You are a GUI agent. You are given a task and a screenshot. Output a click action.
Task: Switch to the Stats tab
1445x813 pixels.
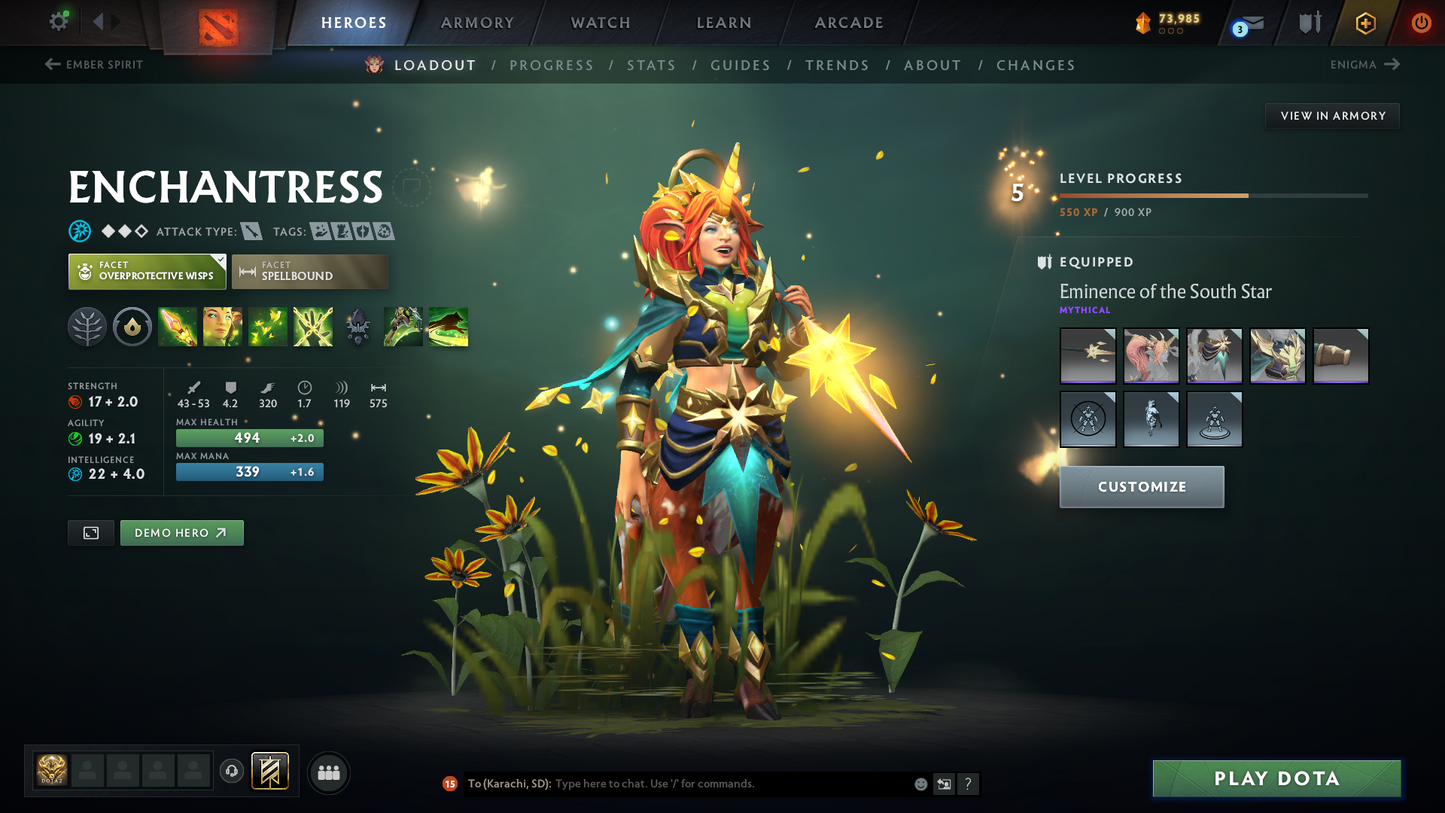(x=651, y=64)
